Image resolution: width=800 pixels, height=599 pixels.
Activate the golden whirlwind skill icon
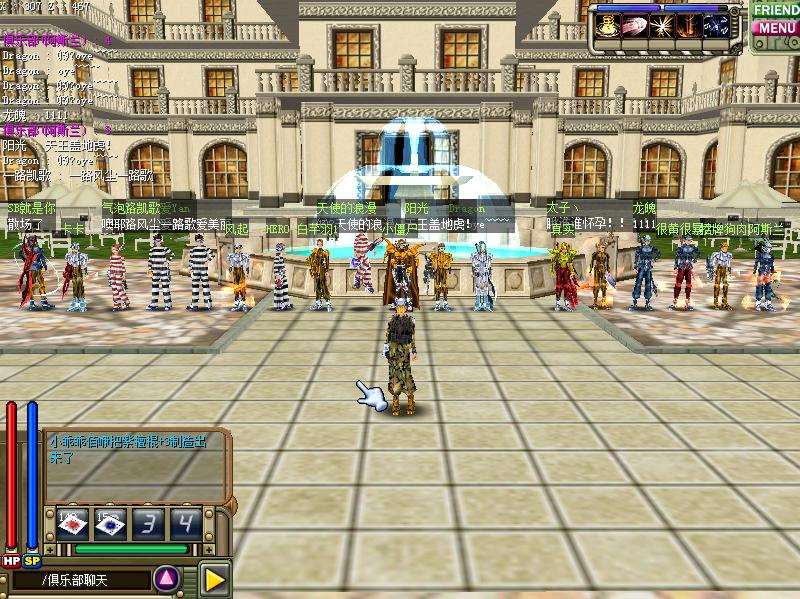coord(608,26)
